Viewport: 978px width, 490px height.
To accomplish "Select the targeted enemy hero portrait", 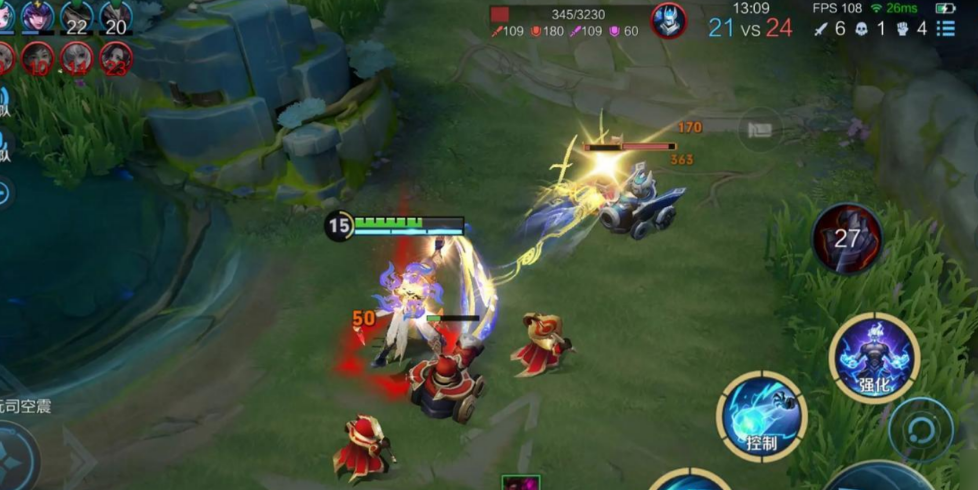I will (668, 20).
